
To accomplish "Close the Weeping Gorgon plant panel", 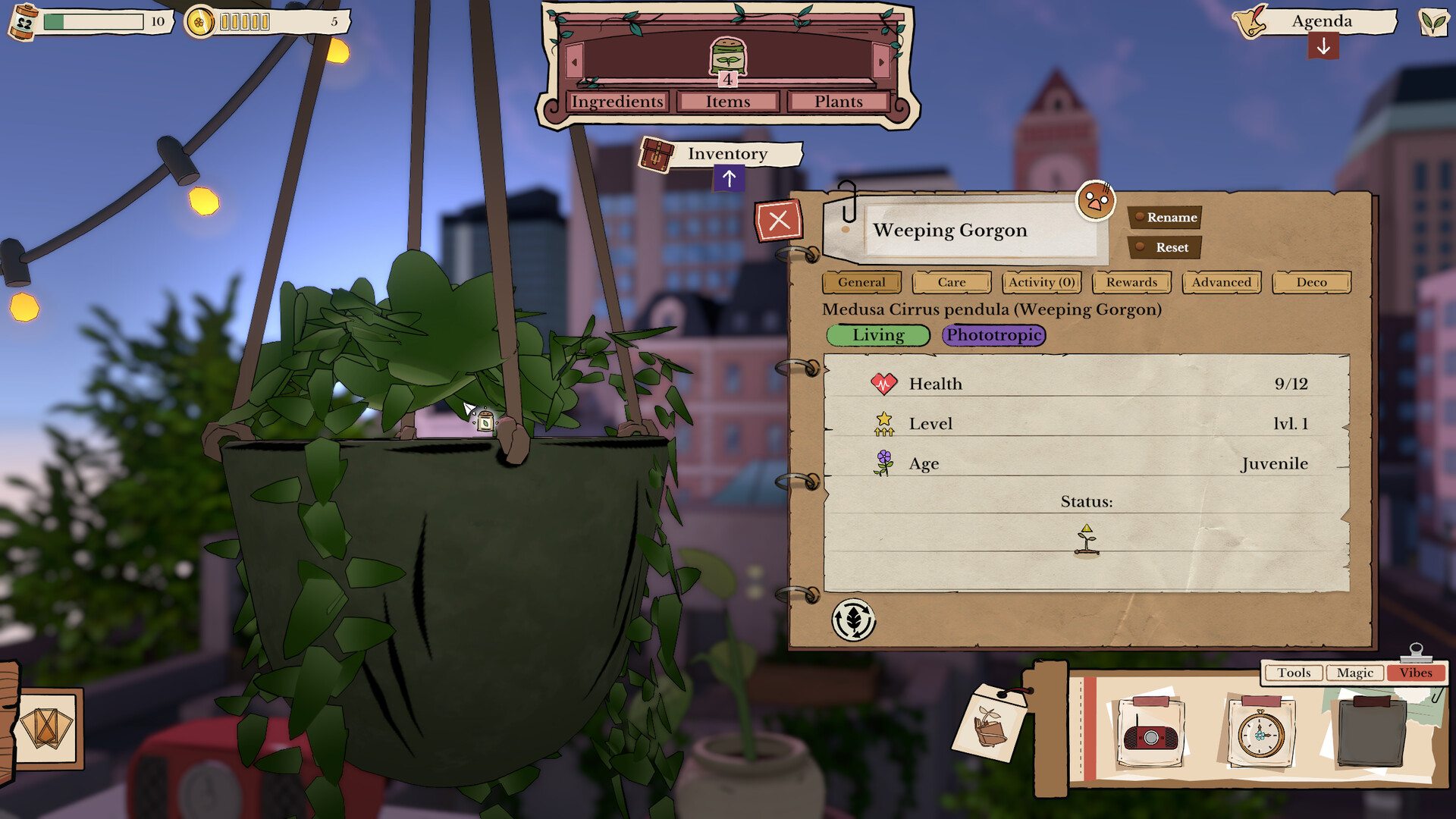I will 779,221.
